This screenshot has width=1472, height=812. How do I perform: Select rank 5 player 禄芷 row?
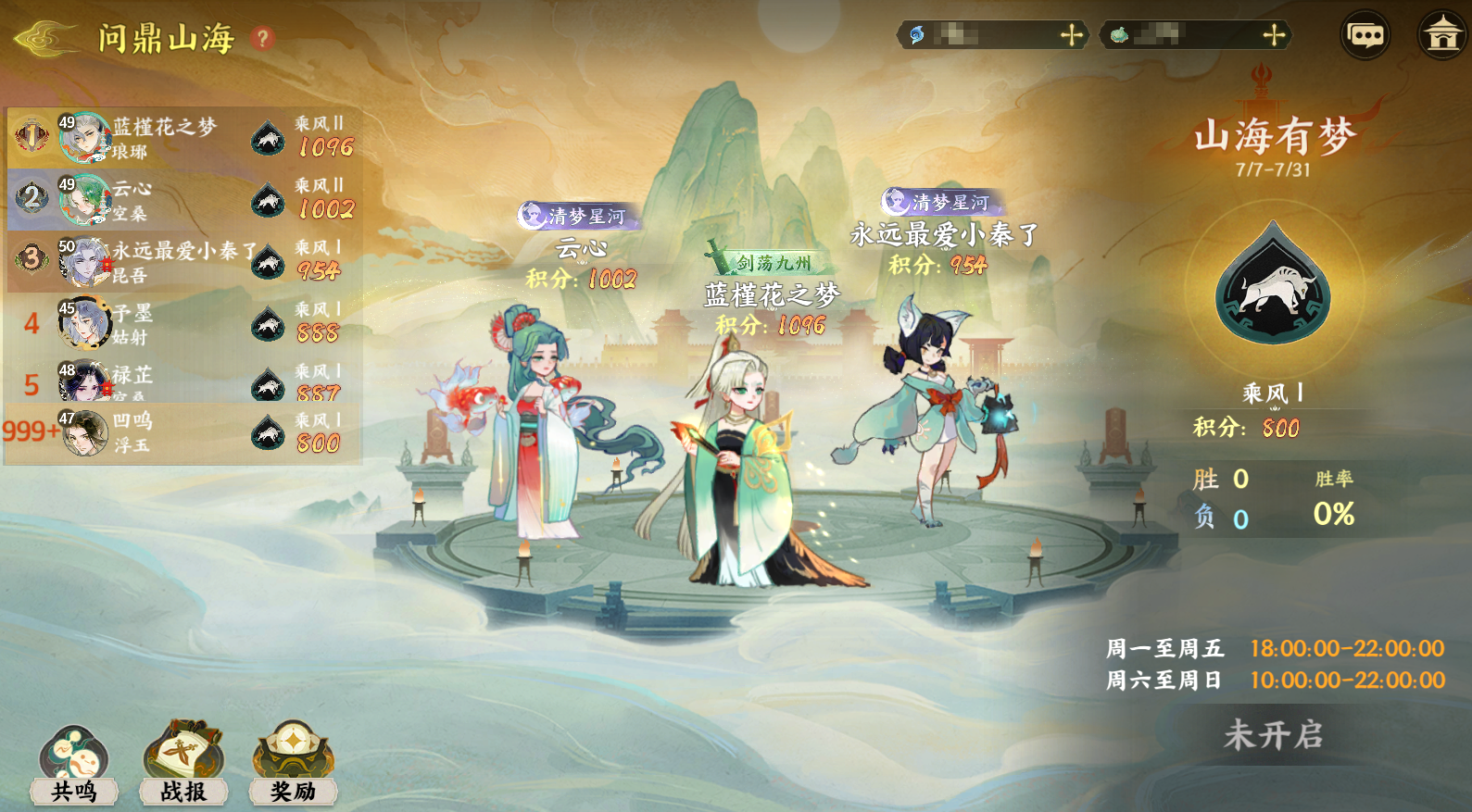[183, 381]
